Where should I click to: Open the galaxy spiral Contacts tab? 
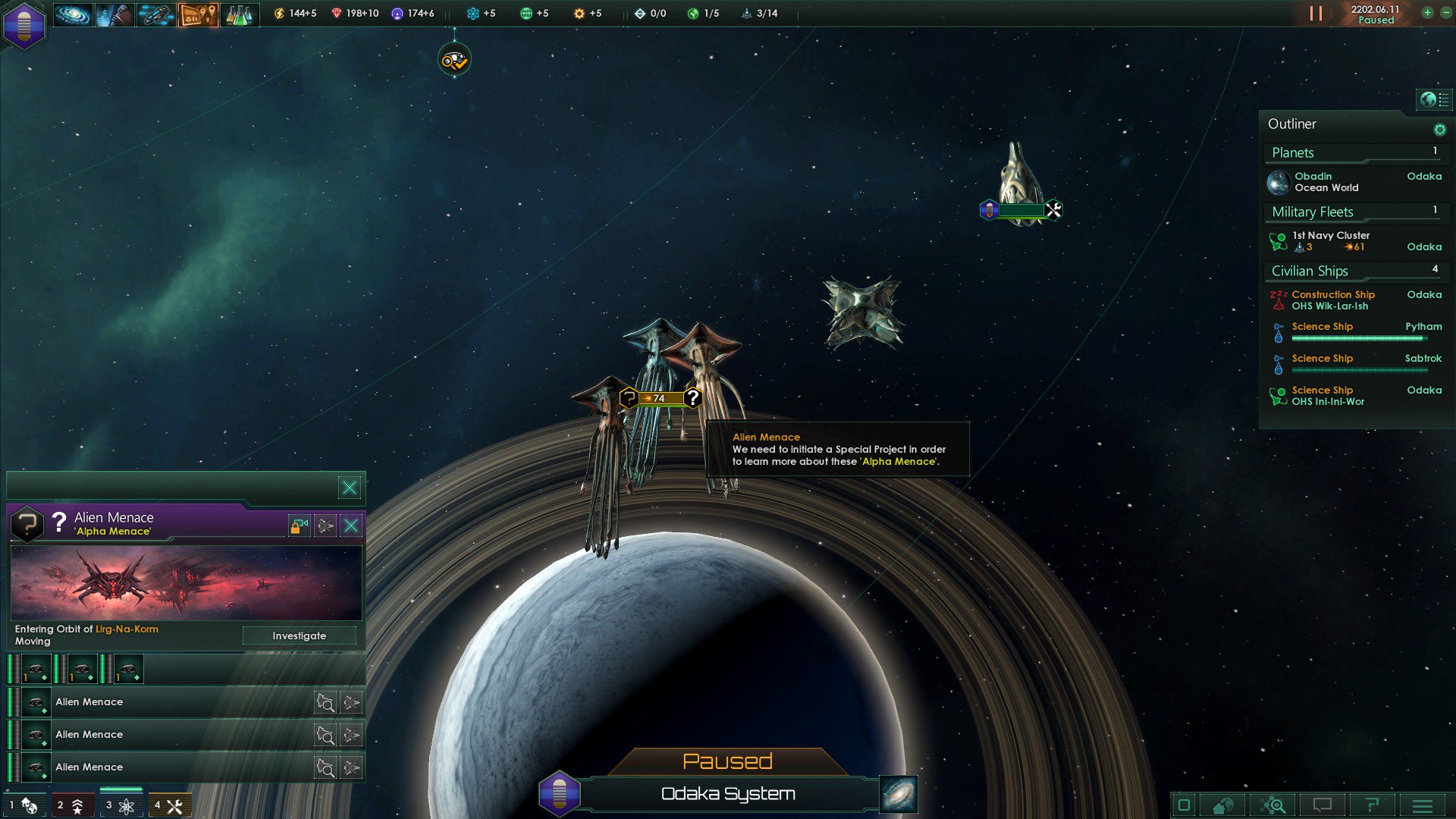[73, 14]
